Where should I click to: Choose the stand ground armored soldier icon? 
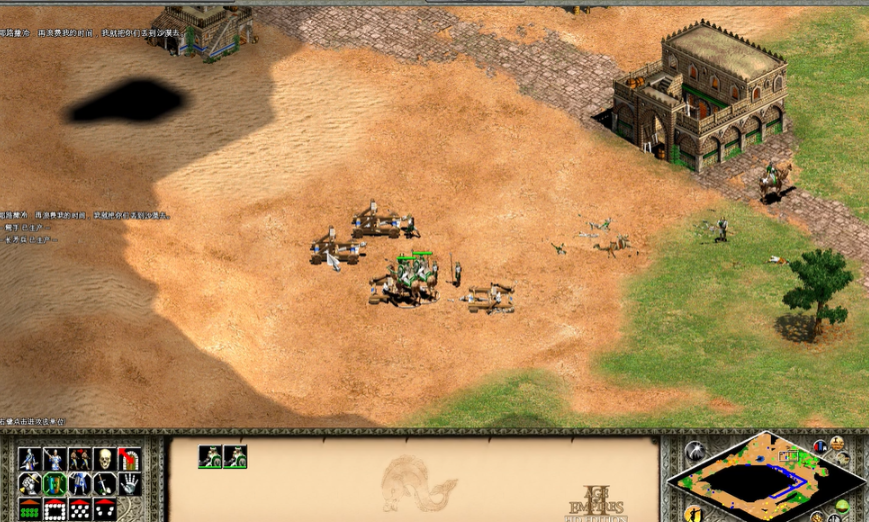[x=80, y=484]
